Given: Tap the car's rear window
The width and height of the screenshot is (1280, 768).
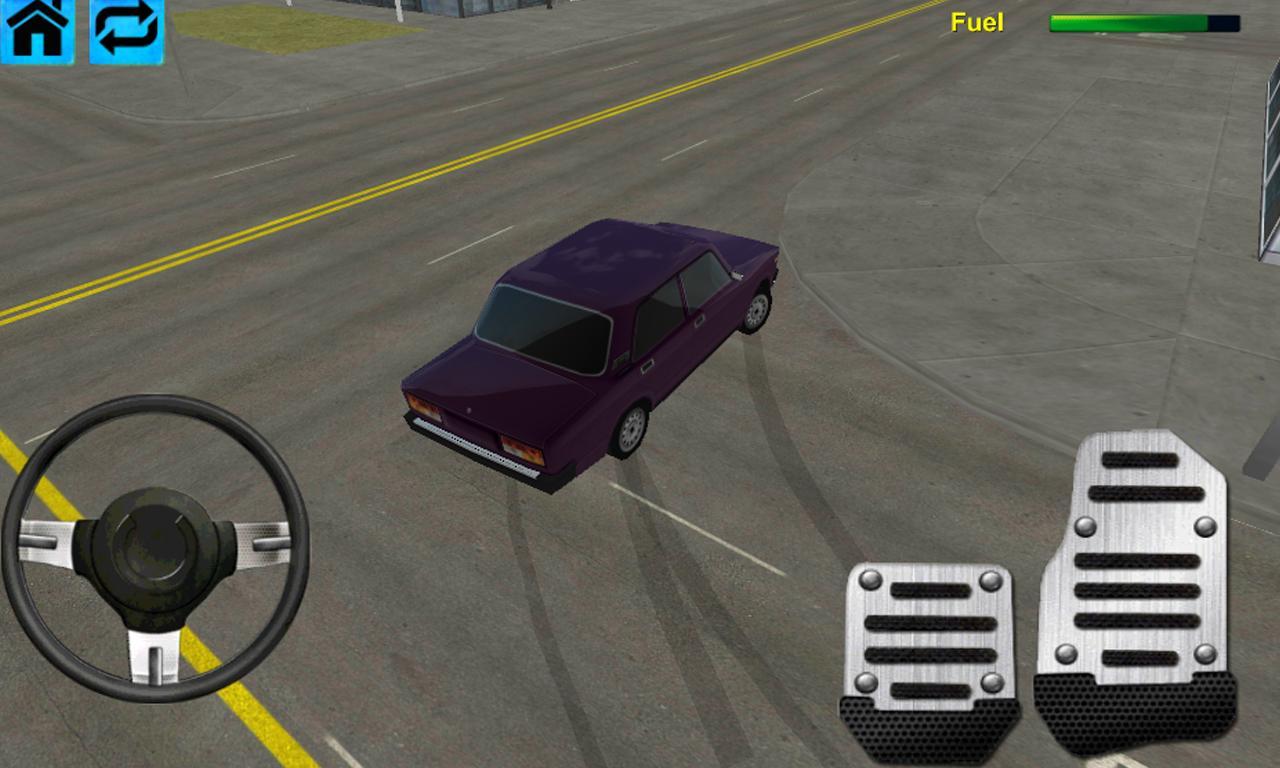Looking at the screenshot, I should pos(545,325).
